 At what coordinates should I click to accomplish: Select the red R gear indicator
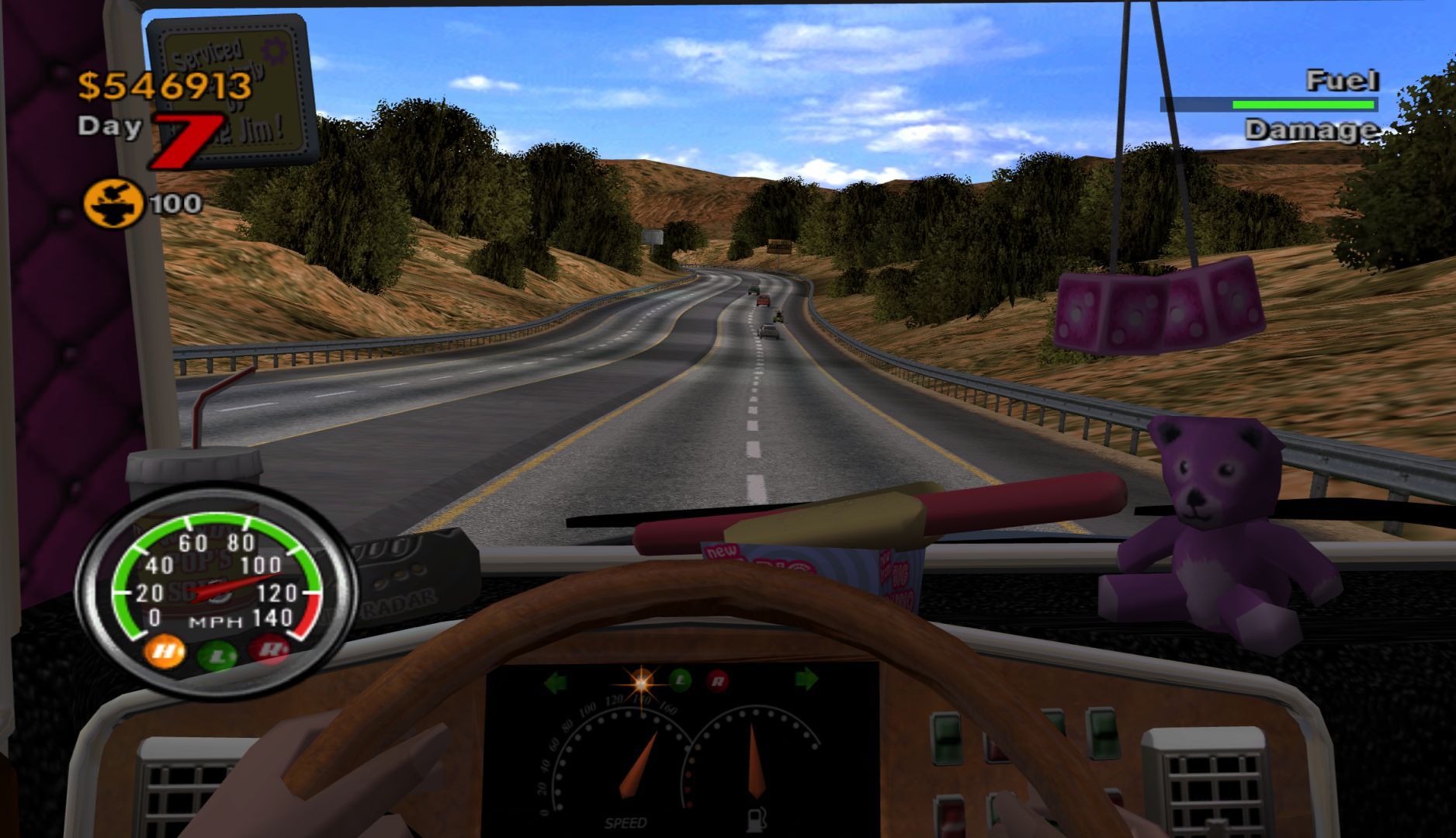point(269,649)
